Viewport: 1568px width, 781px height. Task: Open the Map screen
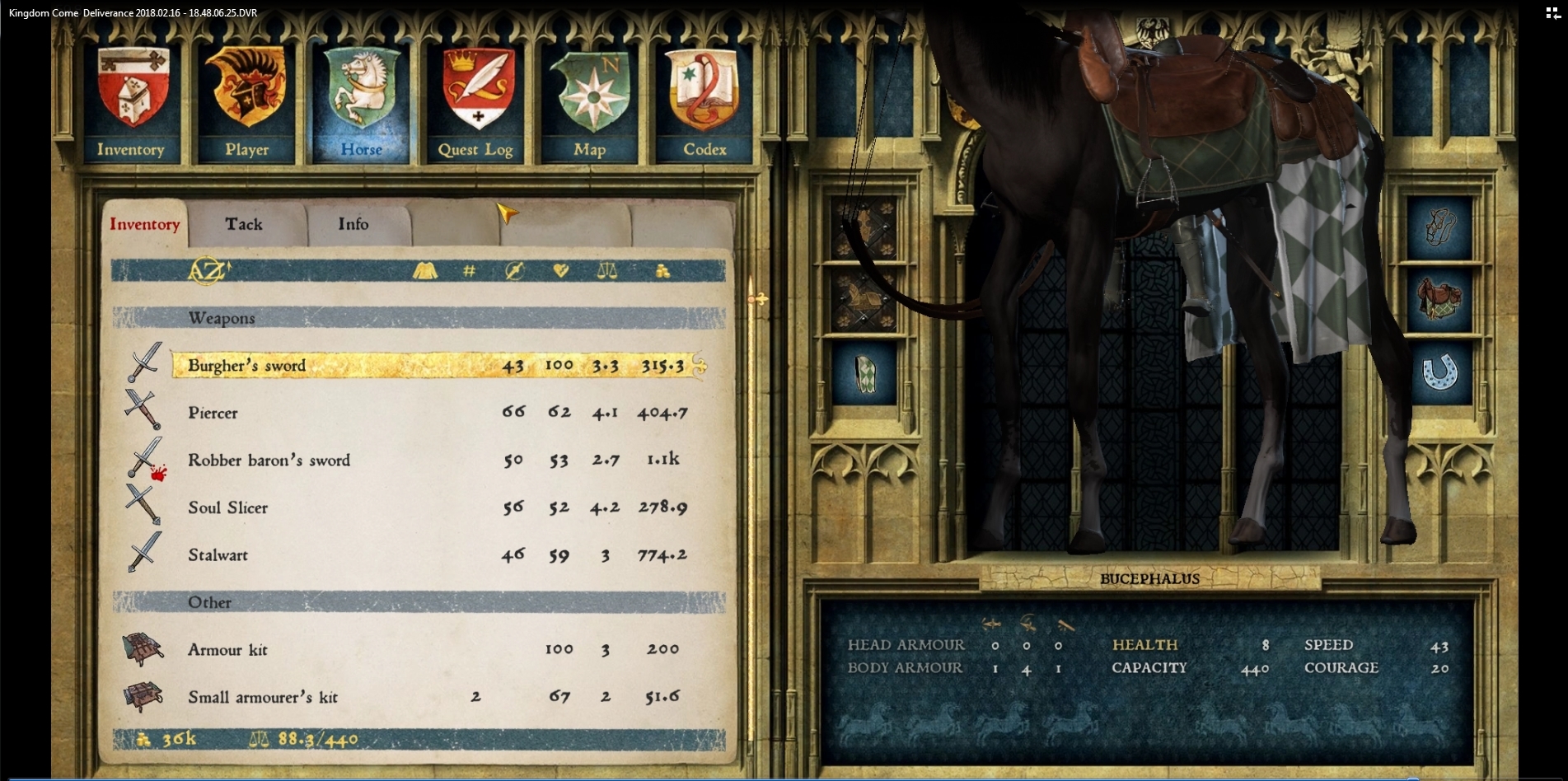590,91
